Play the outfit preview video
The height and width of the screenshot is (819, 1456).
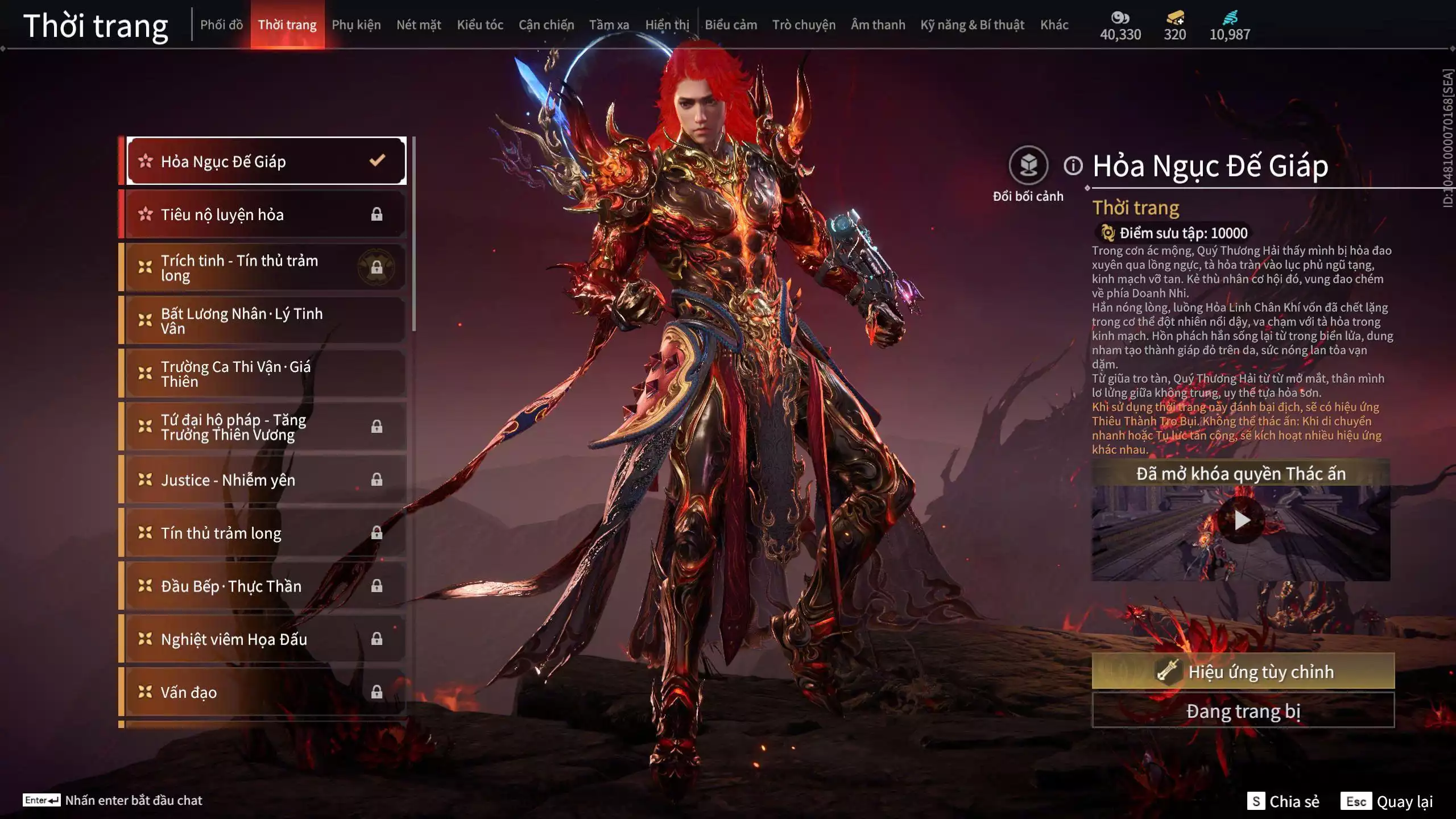[1240, 520]
